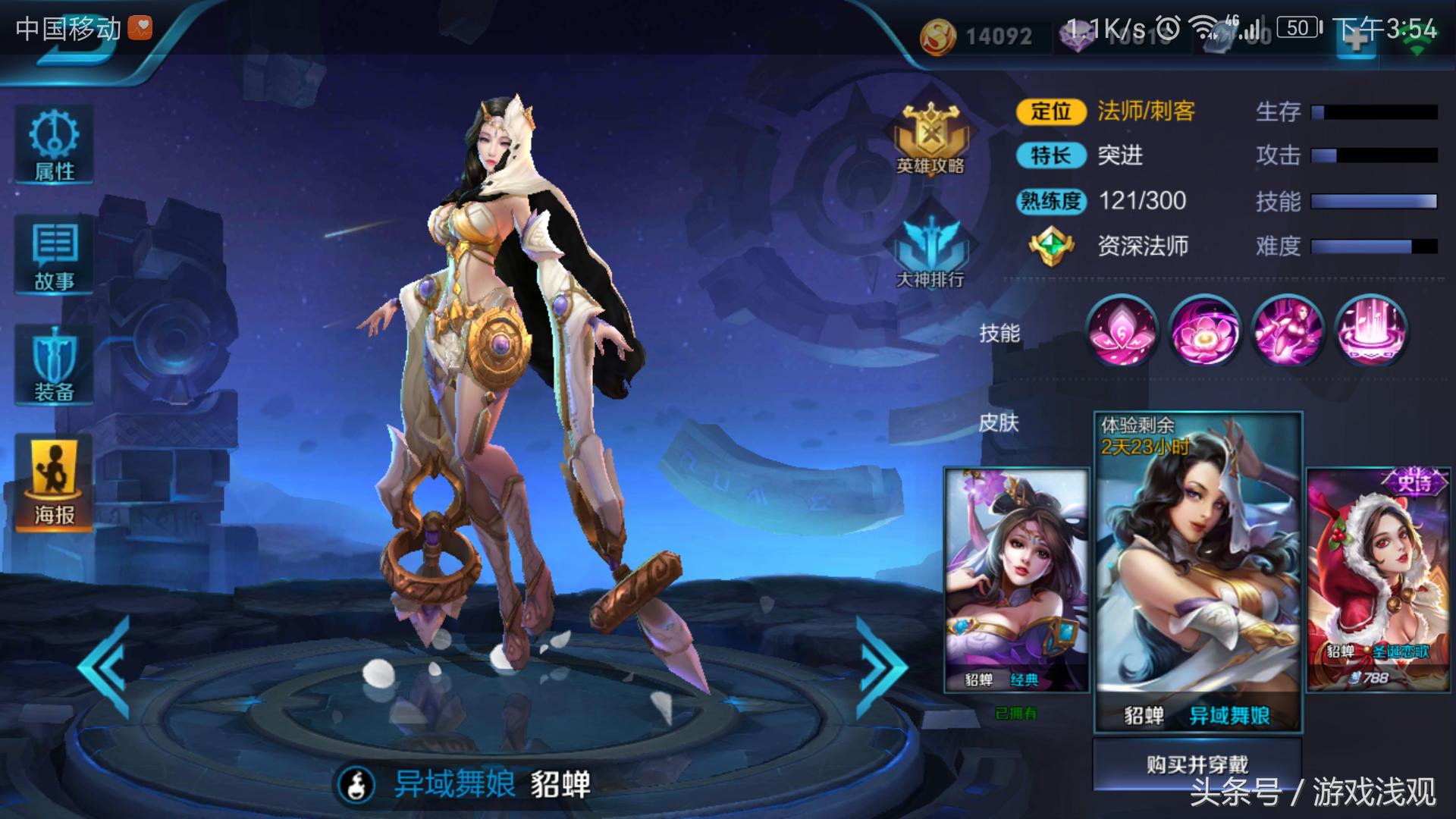Click the hero voice icon beside 异域舞娘
The image size is (1456, 819).
click(356, 784)
